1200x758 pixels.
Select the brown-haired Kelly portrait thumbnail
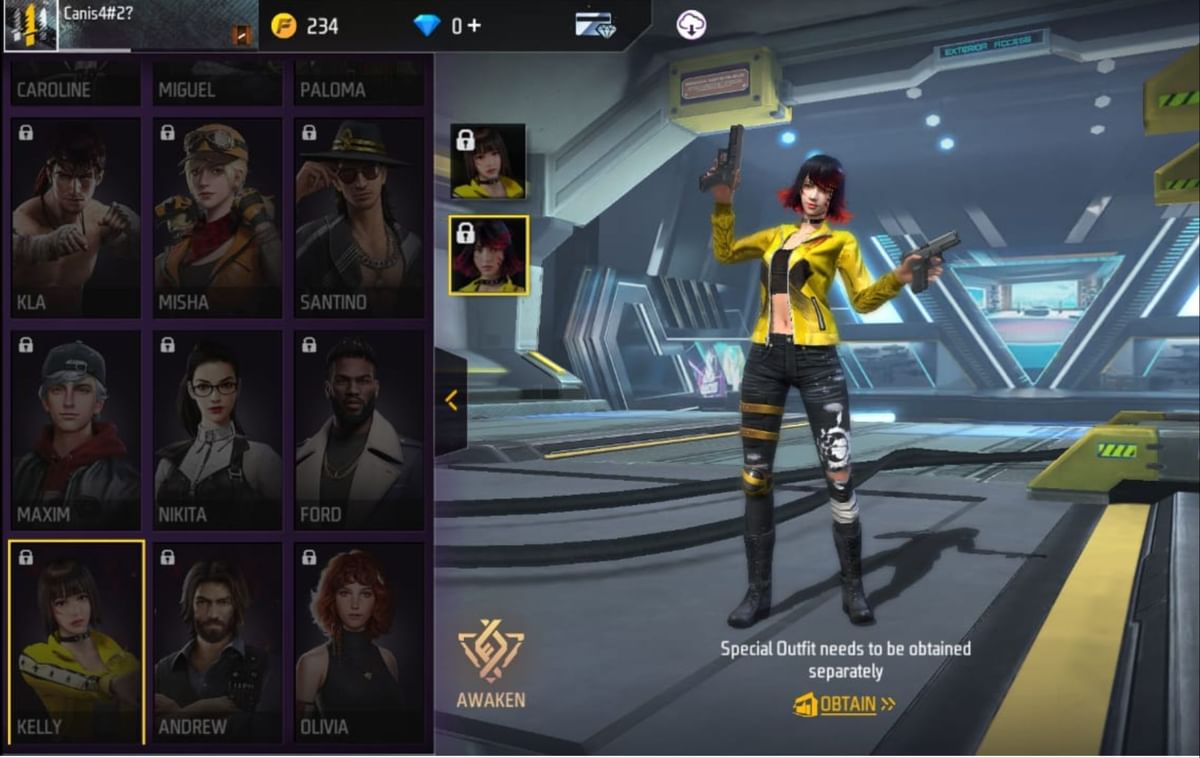pos(488,161)
